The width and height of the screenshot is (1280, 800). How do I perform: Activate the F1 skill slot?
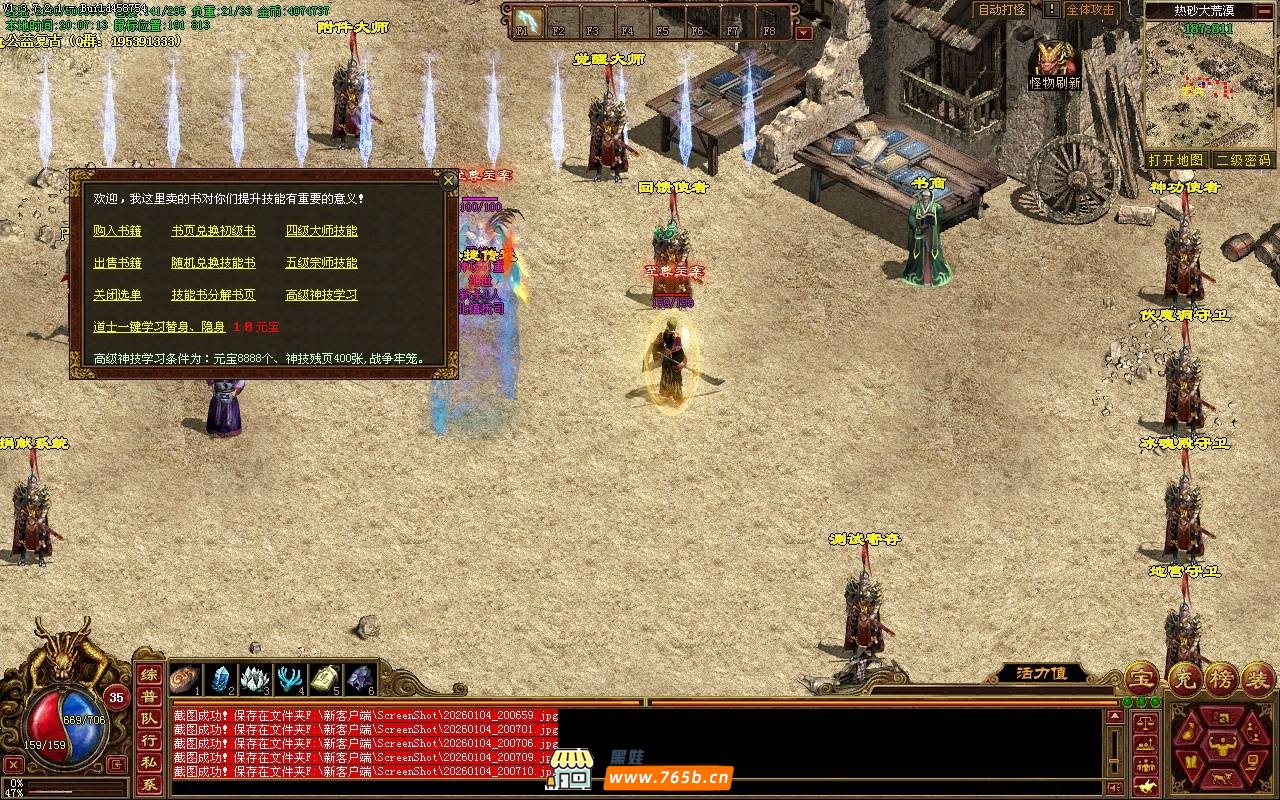[x=527, y=21]
